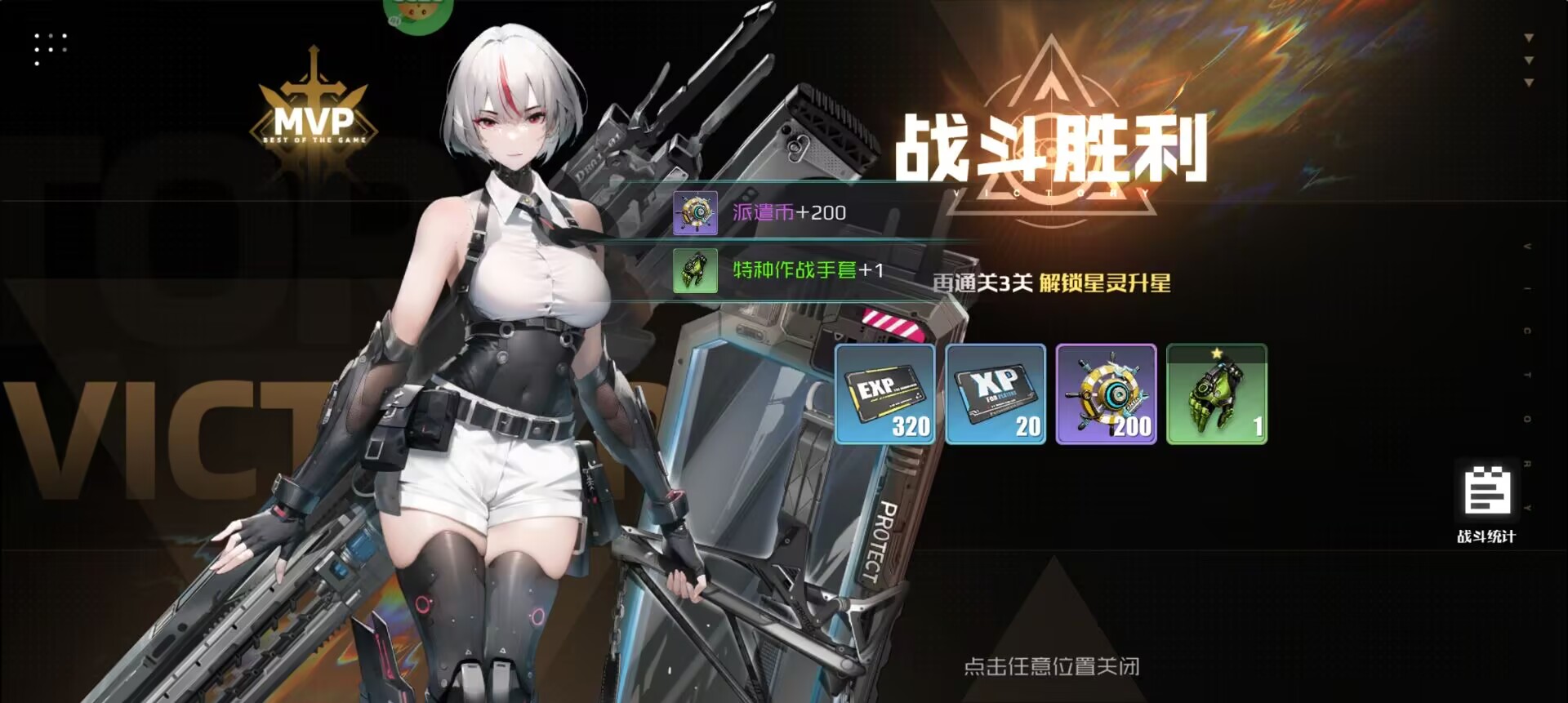
Task: Select the EXP 320 reward card
Action: (885, 394)
